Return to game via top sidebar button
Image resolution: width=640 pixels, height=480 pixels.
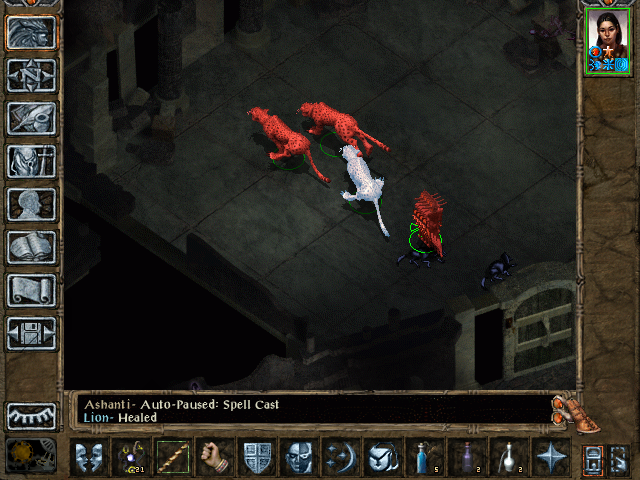[31, 32]
